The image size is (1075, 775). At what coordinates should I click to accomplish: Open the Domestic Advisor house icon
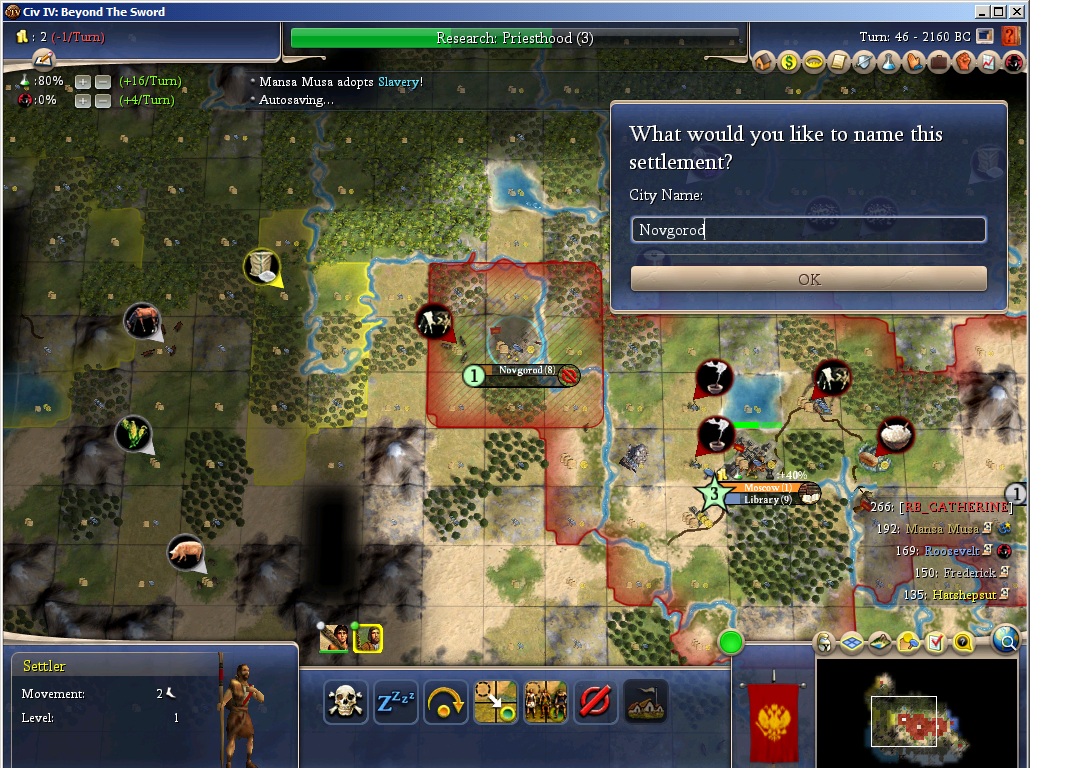(765, 63)
